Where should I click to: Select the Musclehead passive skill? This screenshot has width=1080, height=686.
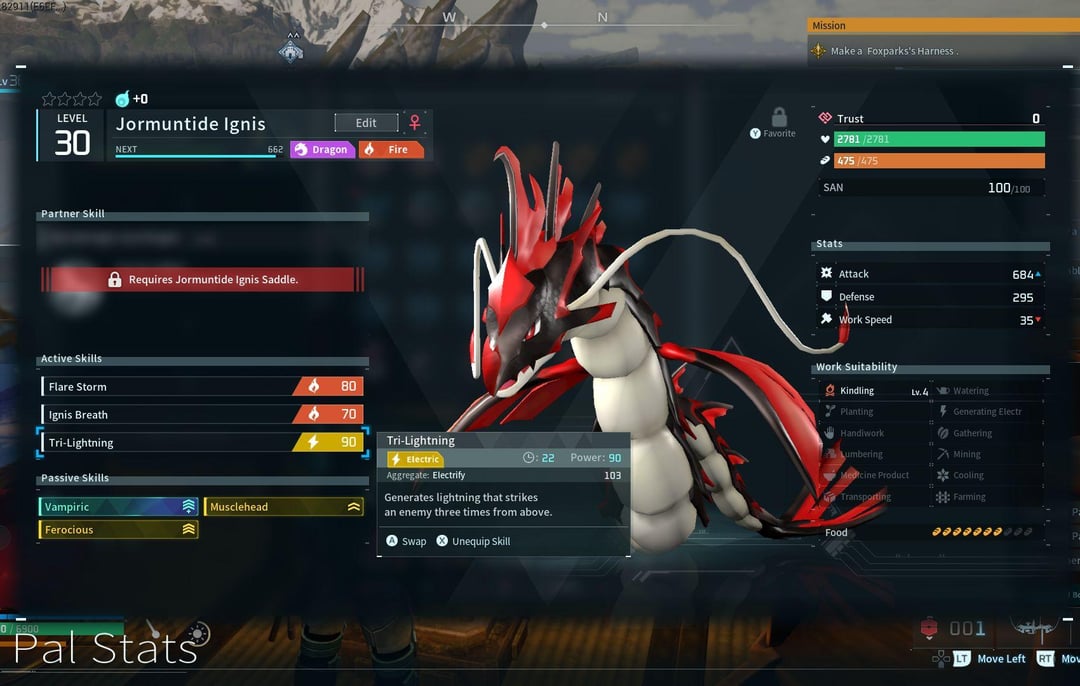tap(284, 507)
